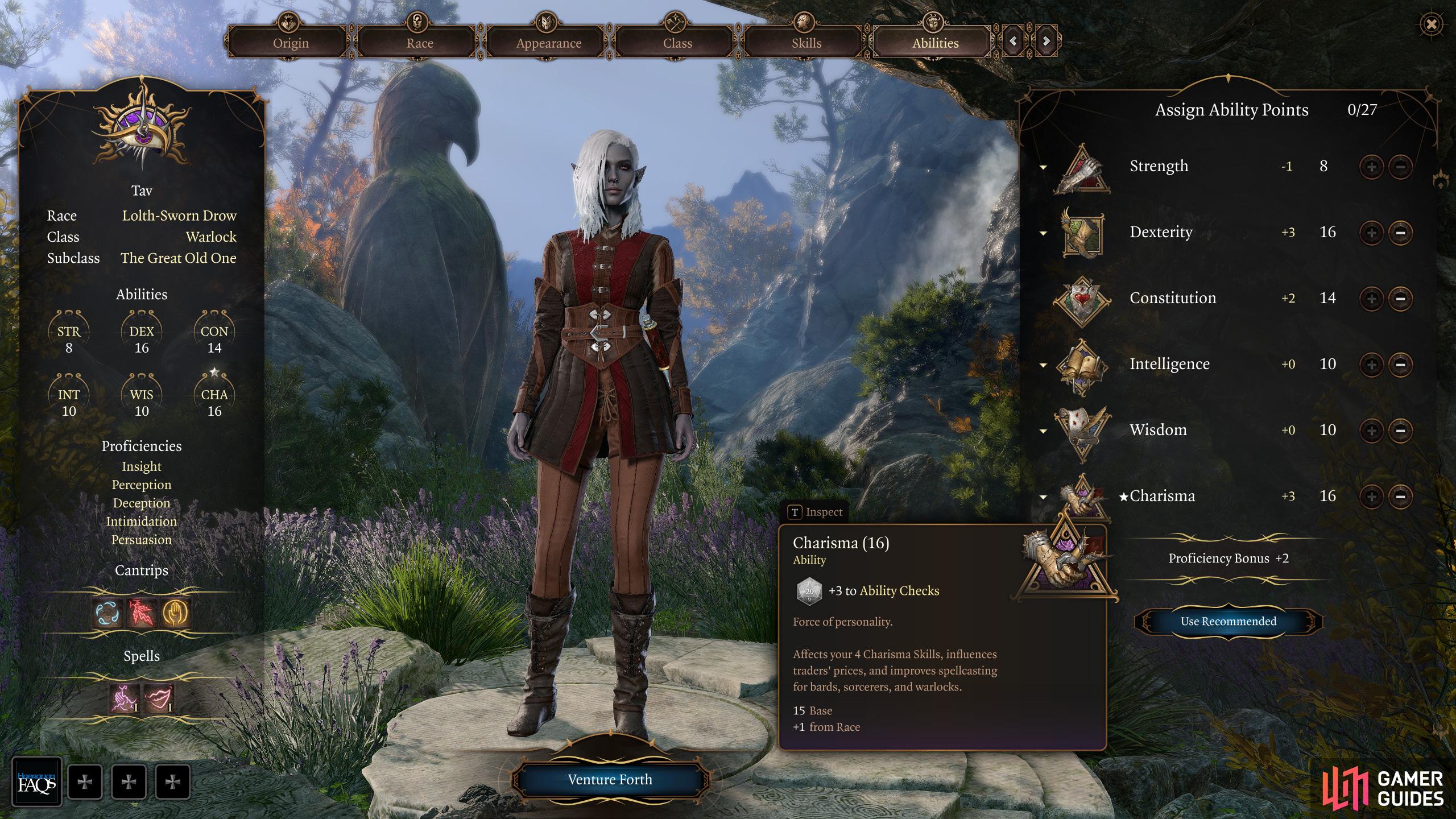The height and width of the screenshot is (819, 1456).
Task: Lower the Constitution score
Action: pyautogui.click(x=1400, y=299)
